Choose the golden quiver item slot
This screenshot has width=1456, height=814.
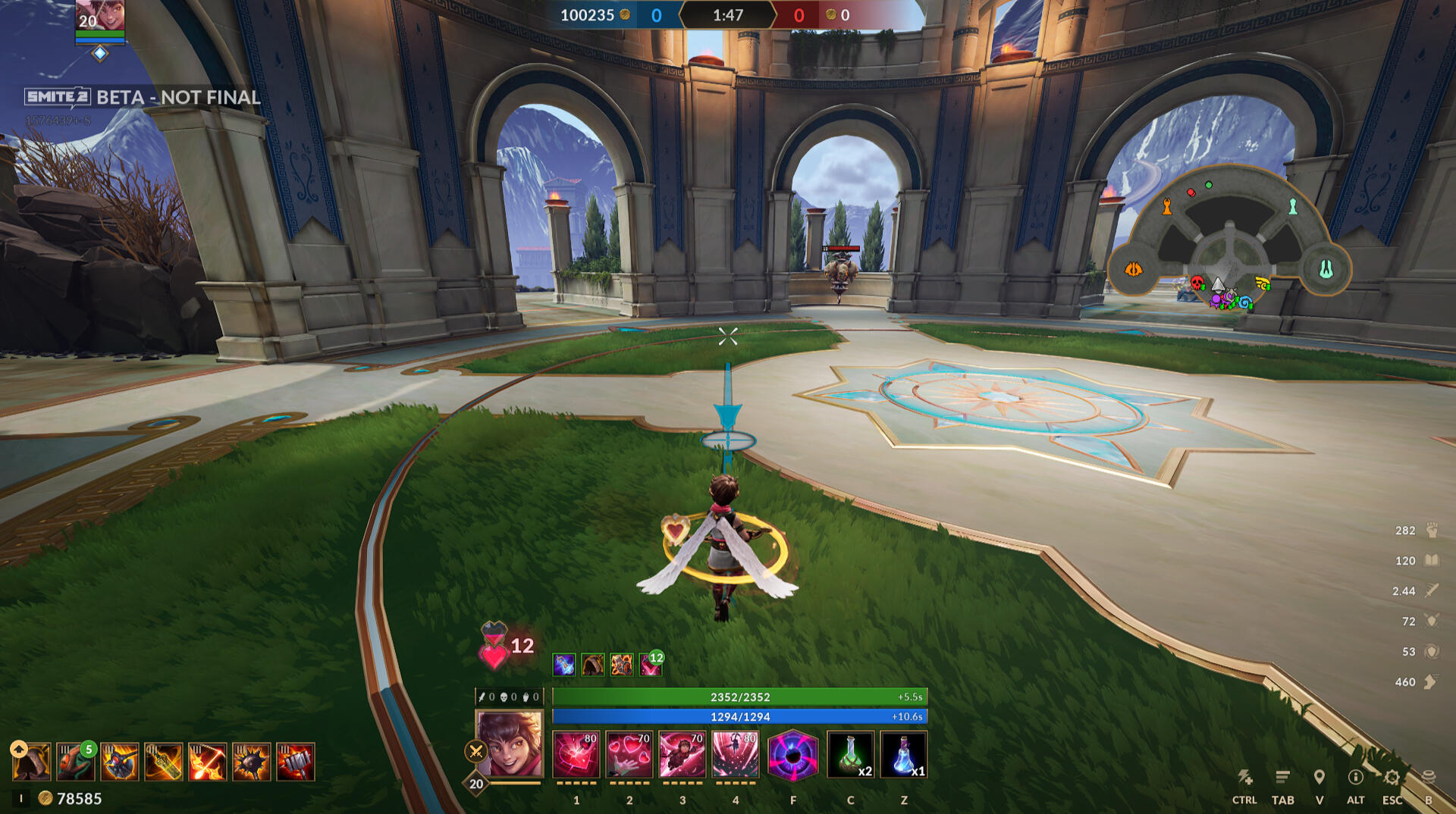[164, 762]
